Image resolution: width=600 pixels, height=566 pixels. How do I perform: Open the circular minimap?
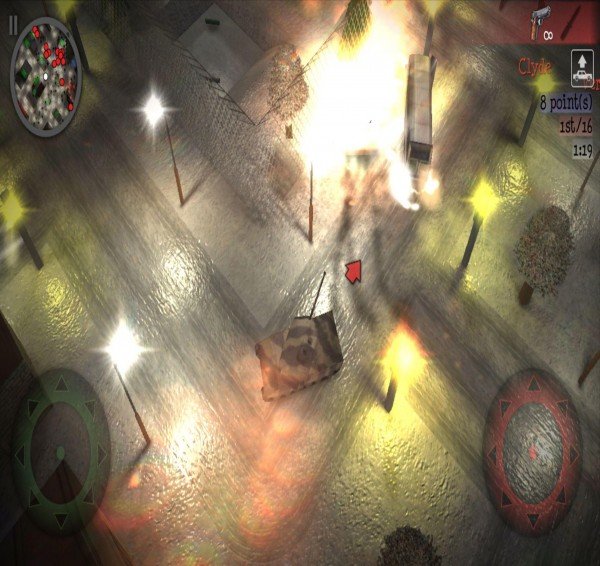point(46,61)
